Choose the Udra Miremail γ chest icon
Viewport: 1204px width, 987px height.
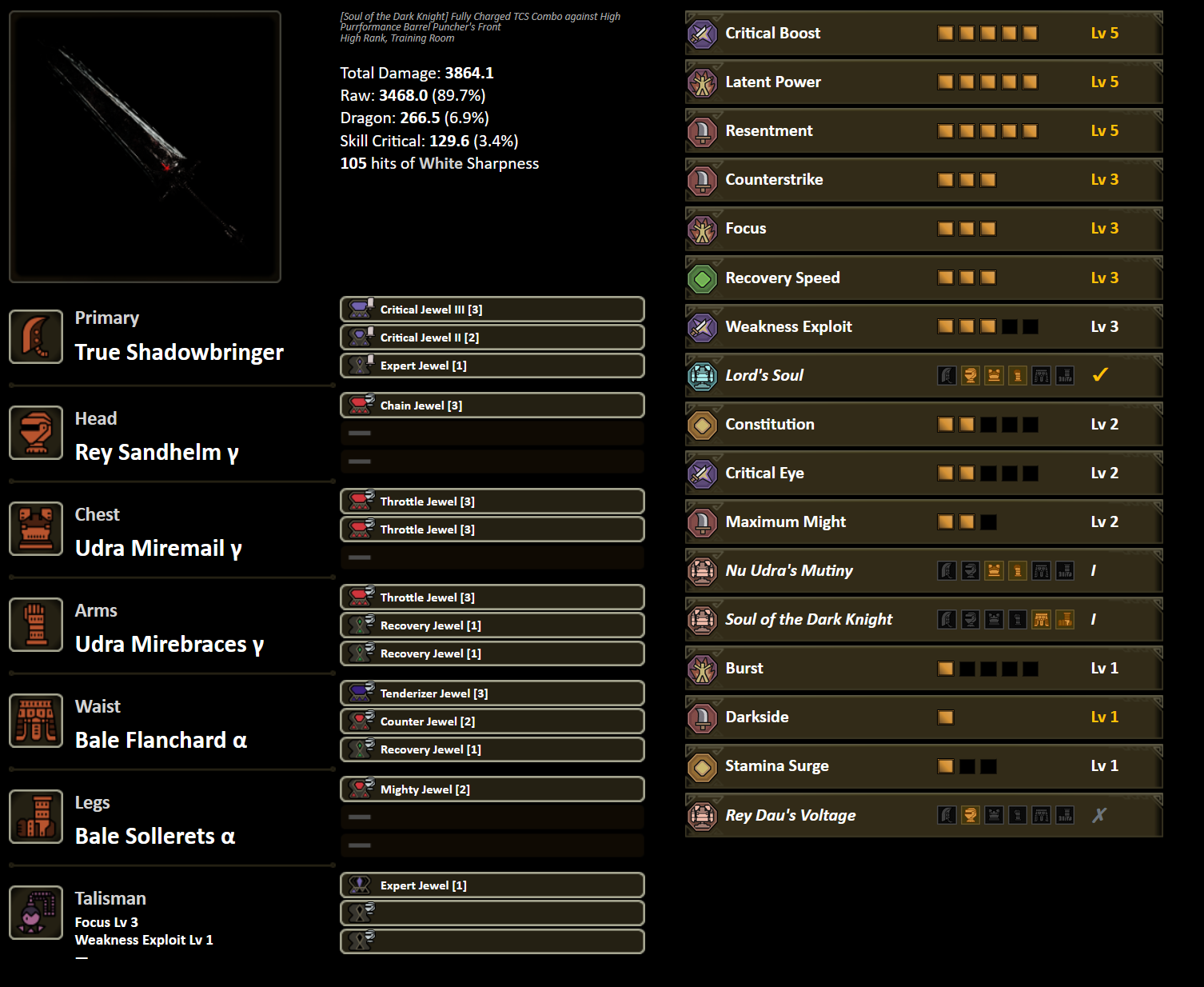[36, 529]
